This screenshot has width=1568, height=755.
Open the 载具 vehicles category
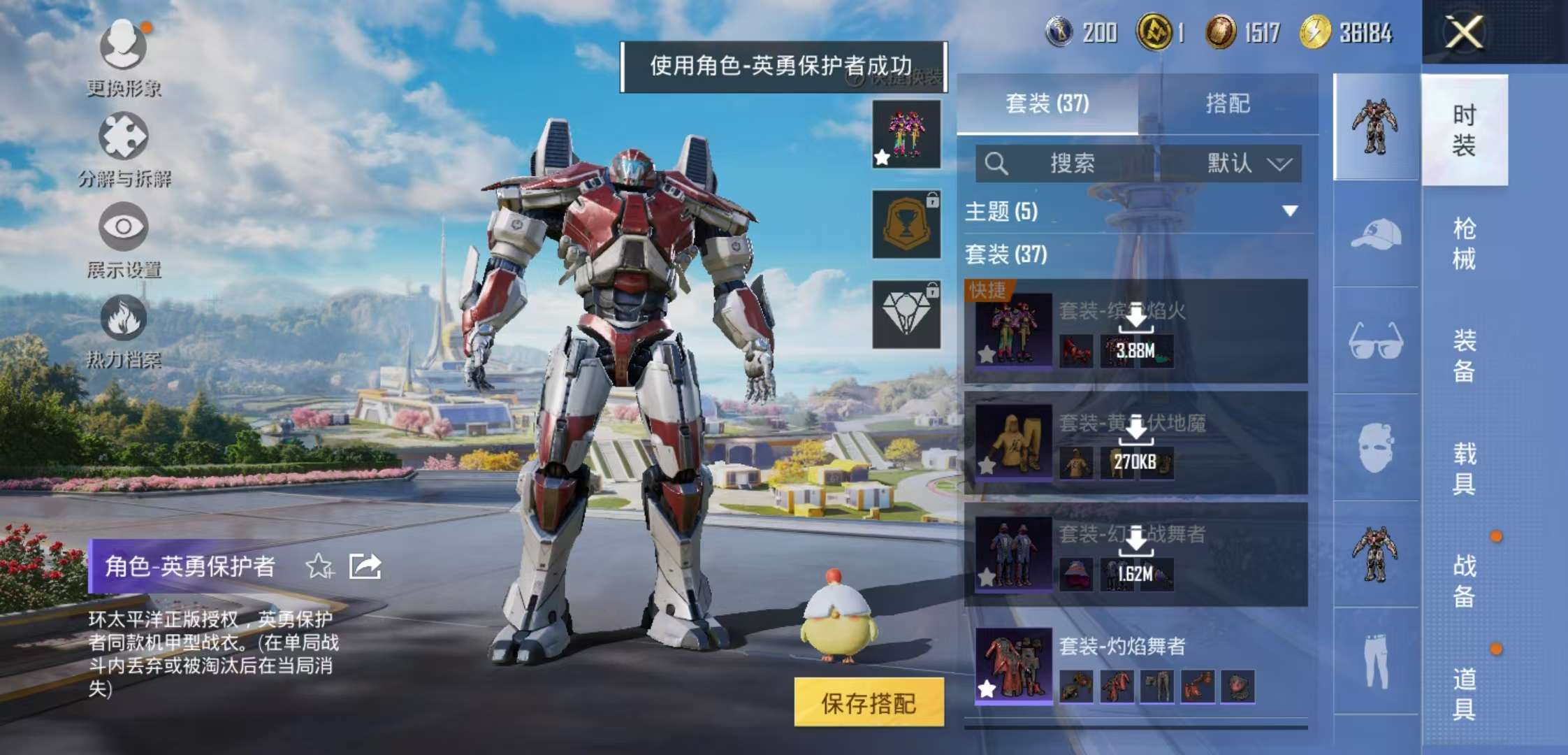(1464, 468)
